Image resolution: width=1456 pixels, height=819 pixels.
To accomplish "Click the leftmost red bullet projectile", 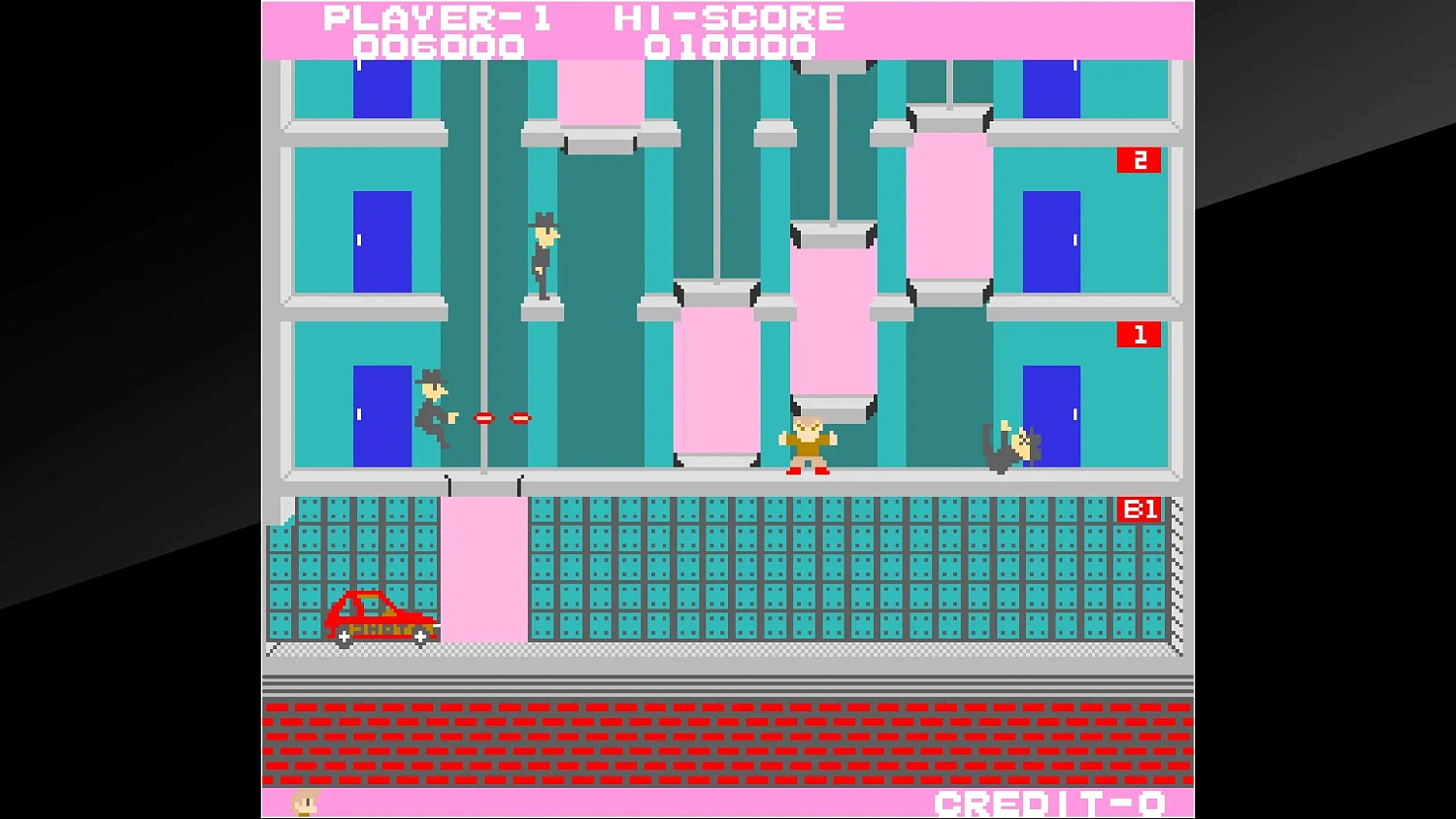I will click(486, 417).
